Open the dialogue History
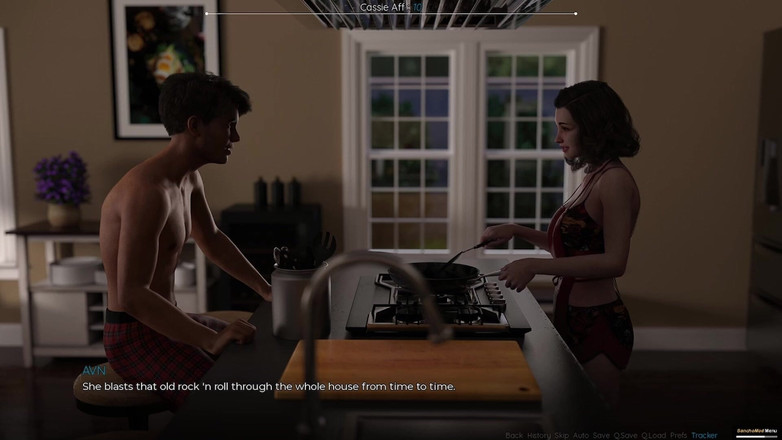This screenshot has height=440, width=782. pos(538,435)
